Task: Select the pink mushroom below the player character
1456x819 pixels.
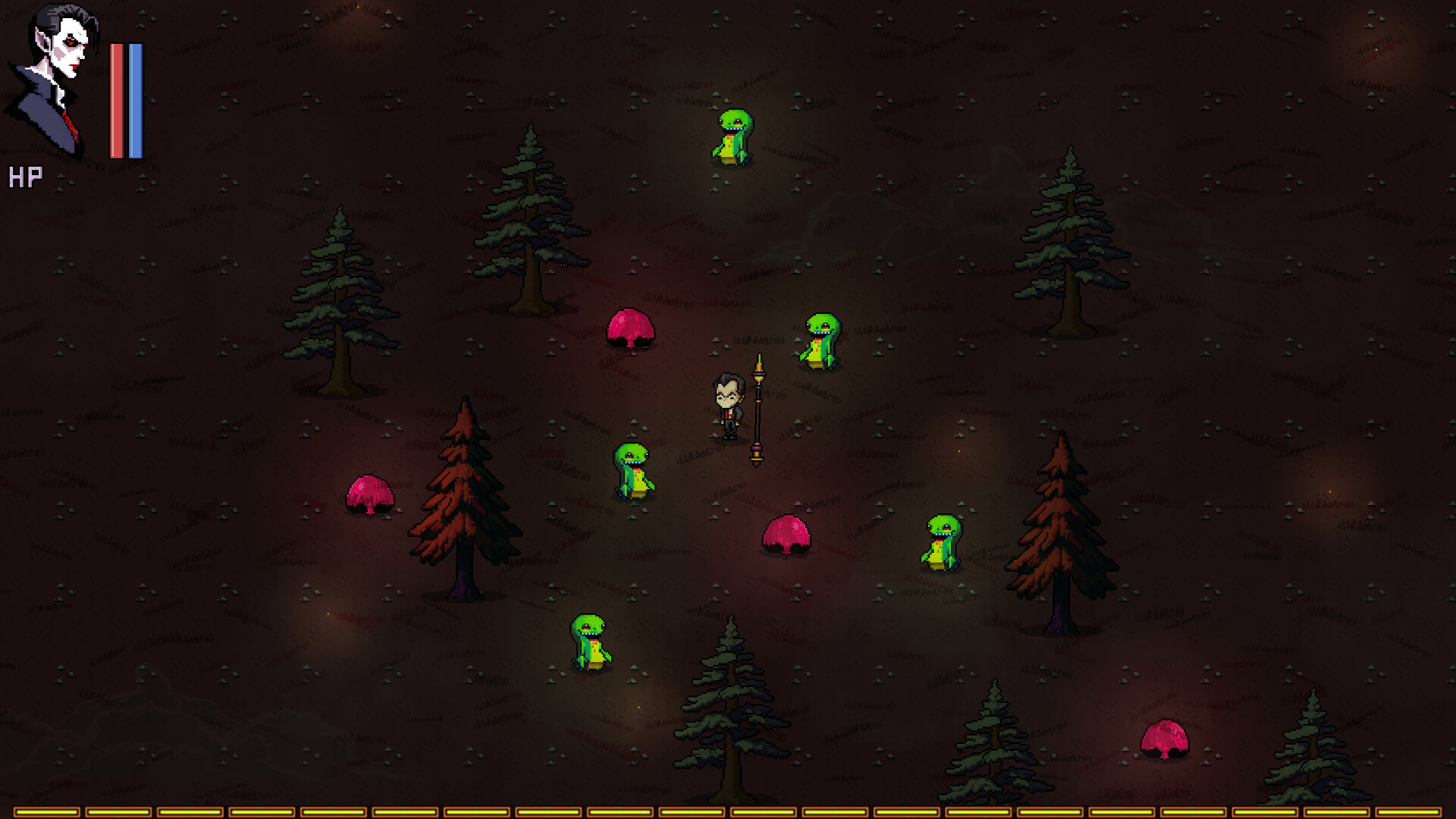Action: click(x=787, y=535)
